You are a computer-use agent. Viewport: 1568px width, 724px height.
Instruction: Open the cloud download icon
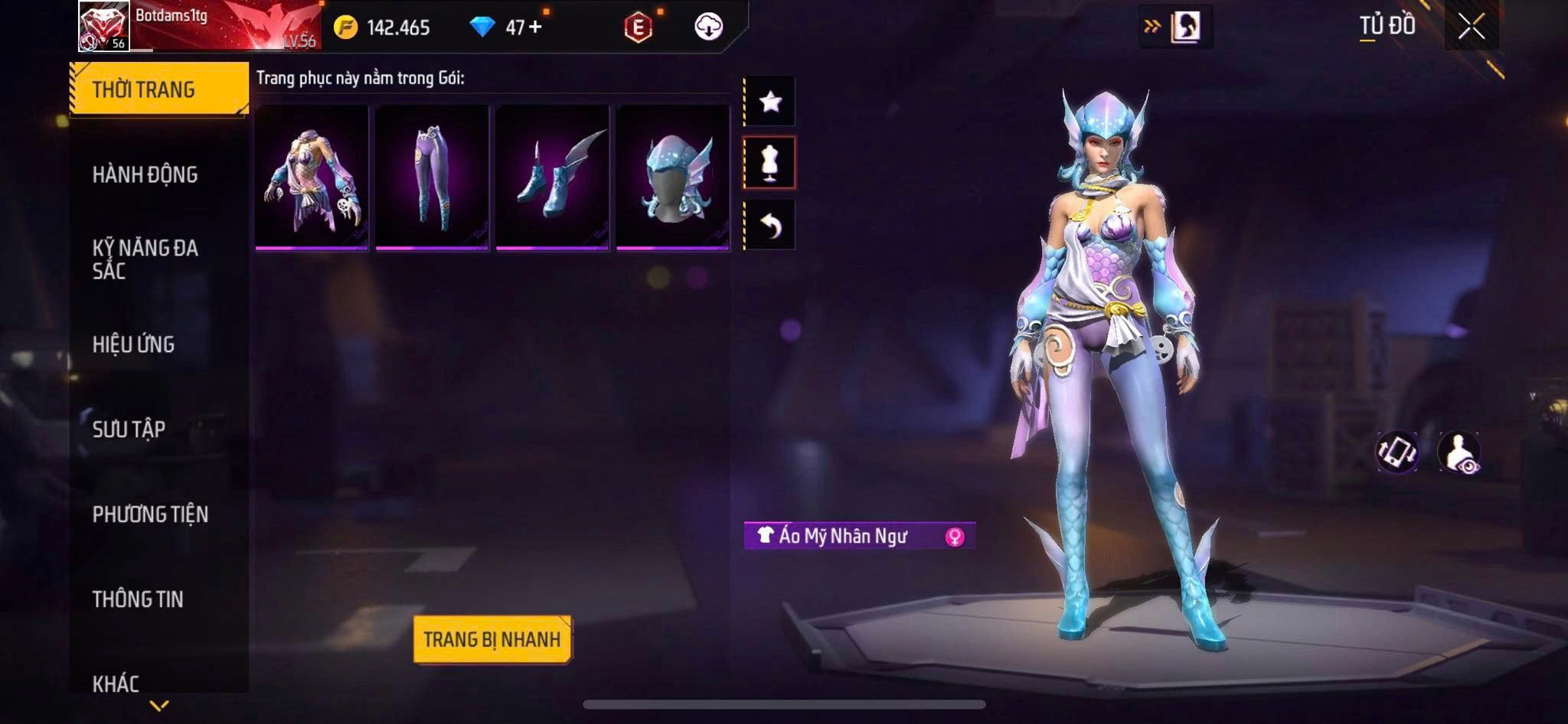coord(708,27)
